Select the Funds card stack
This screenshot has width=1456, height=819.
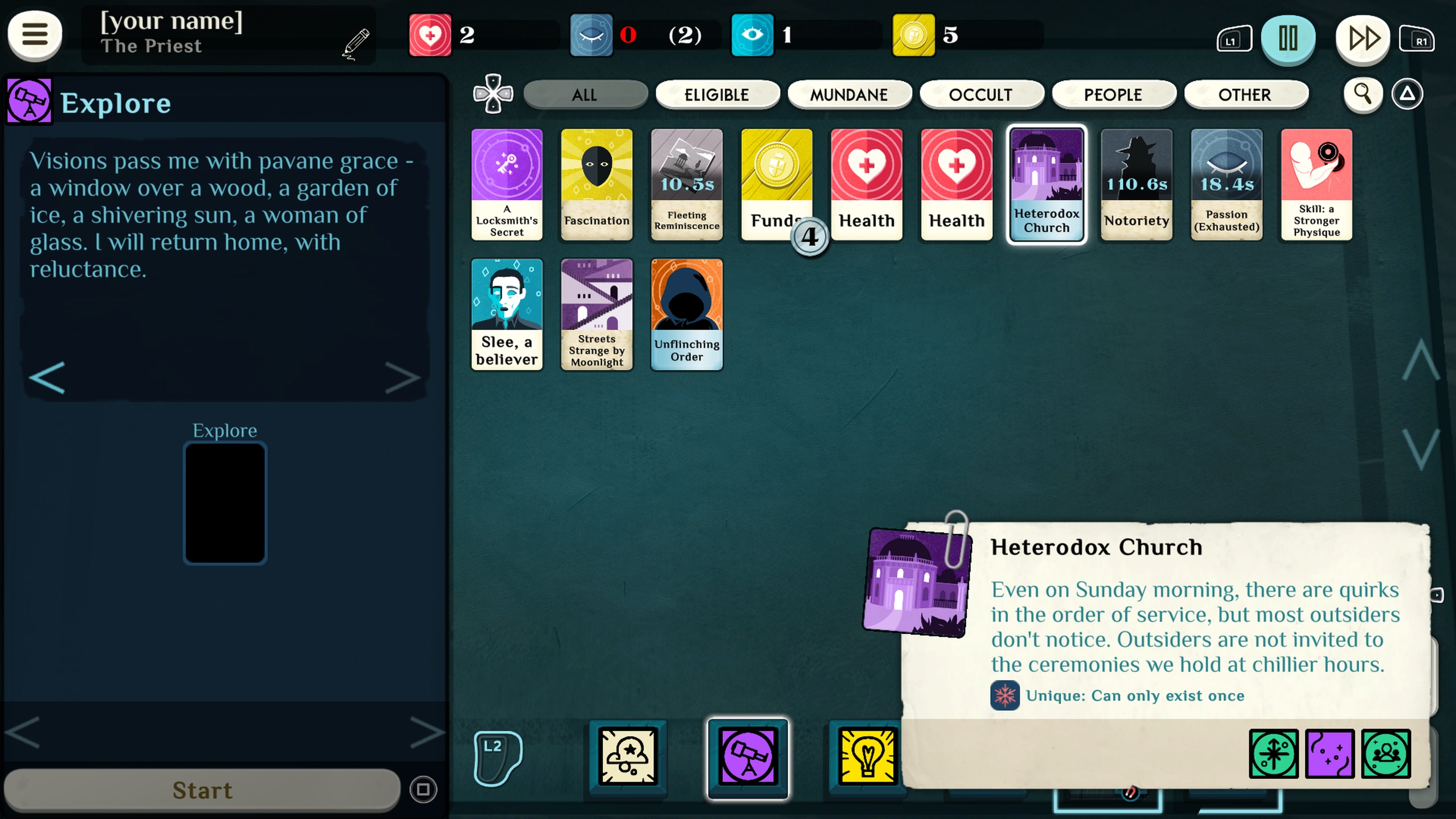click(776, 184)
